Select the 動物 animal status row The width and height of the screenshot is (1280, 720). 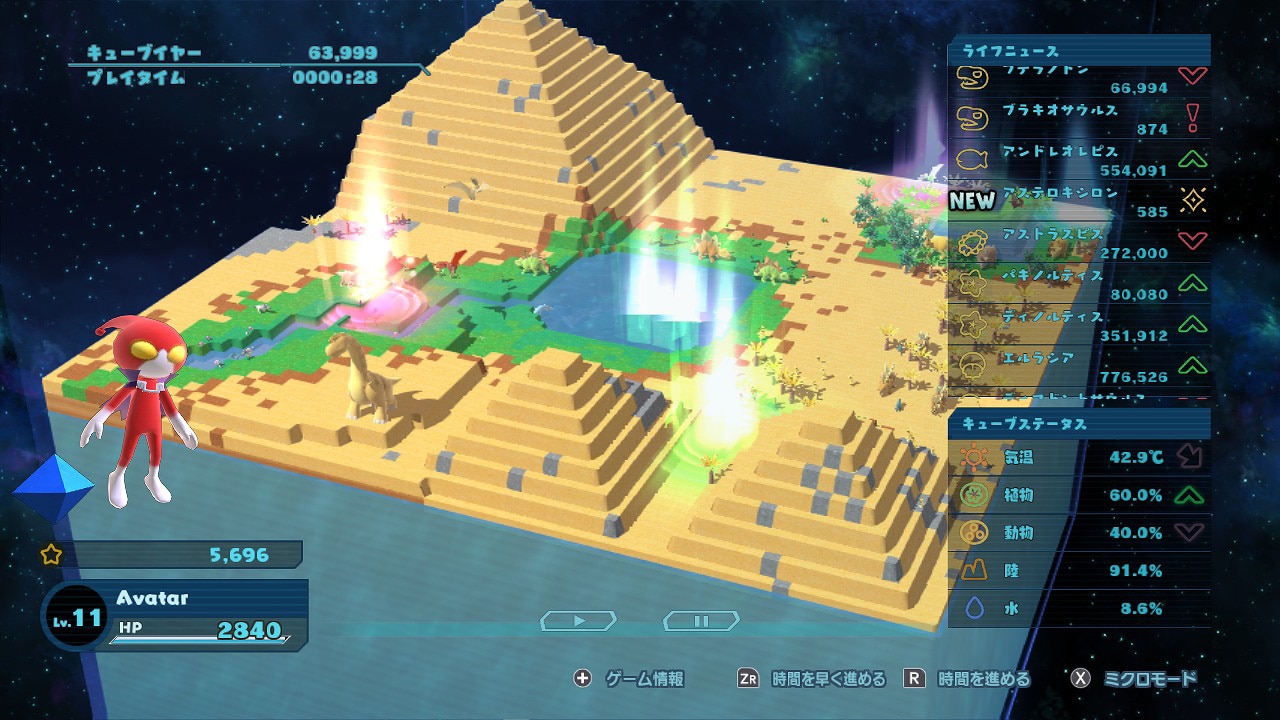(x=1078, y=533)
